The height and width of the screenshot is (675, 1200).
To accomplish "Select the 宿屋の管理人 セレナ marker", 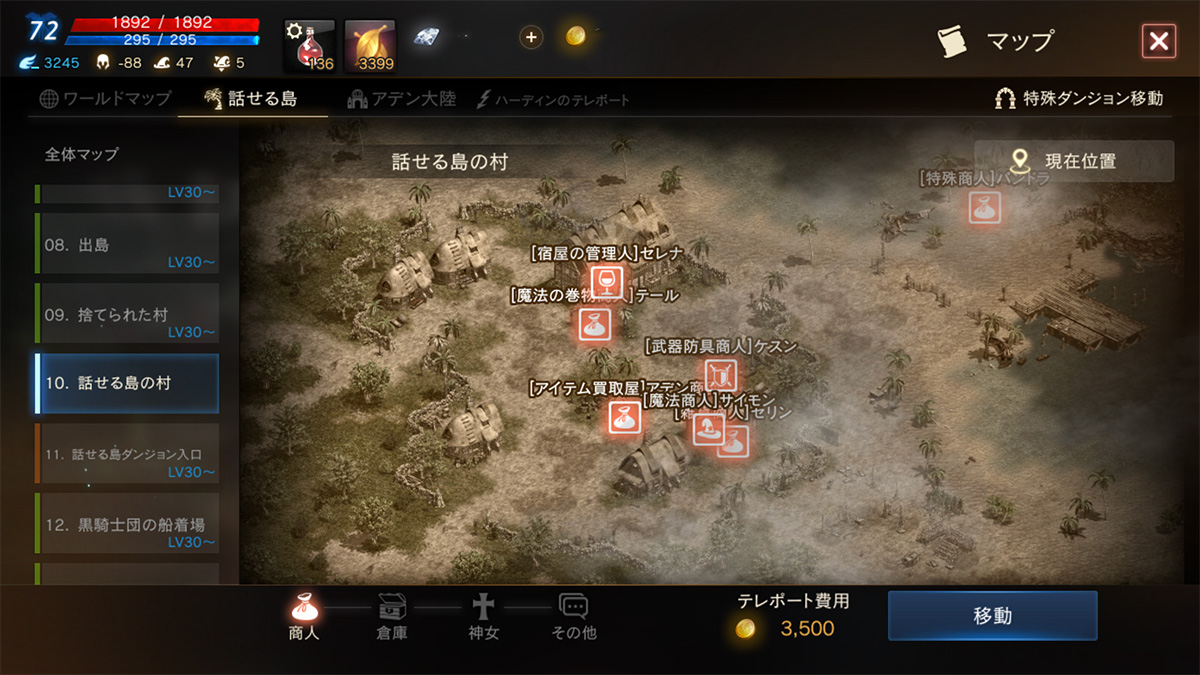I will (606, 281).
